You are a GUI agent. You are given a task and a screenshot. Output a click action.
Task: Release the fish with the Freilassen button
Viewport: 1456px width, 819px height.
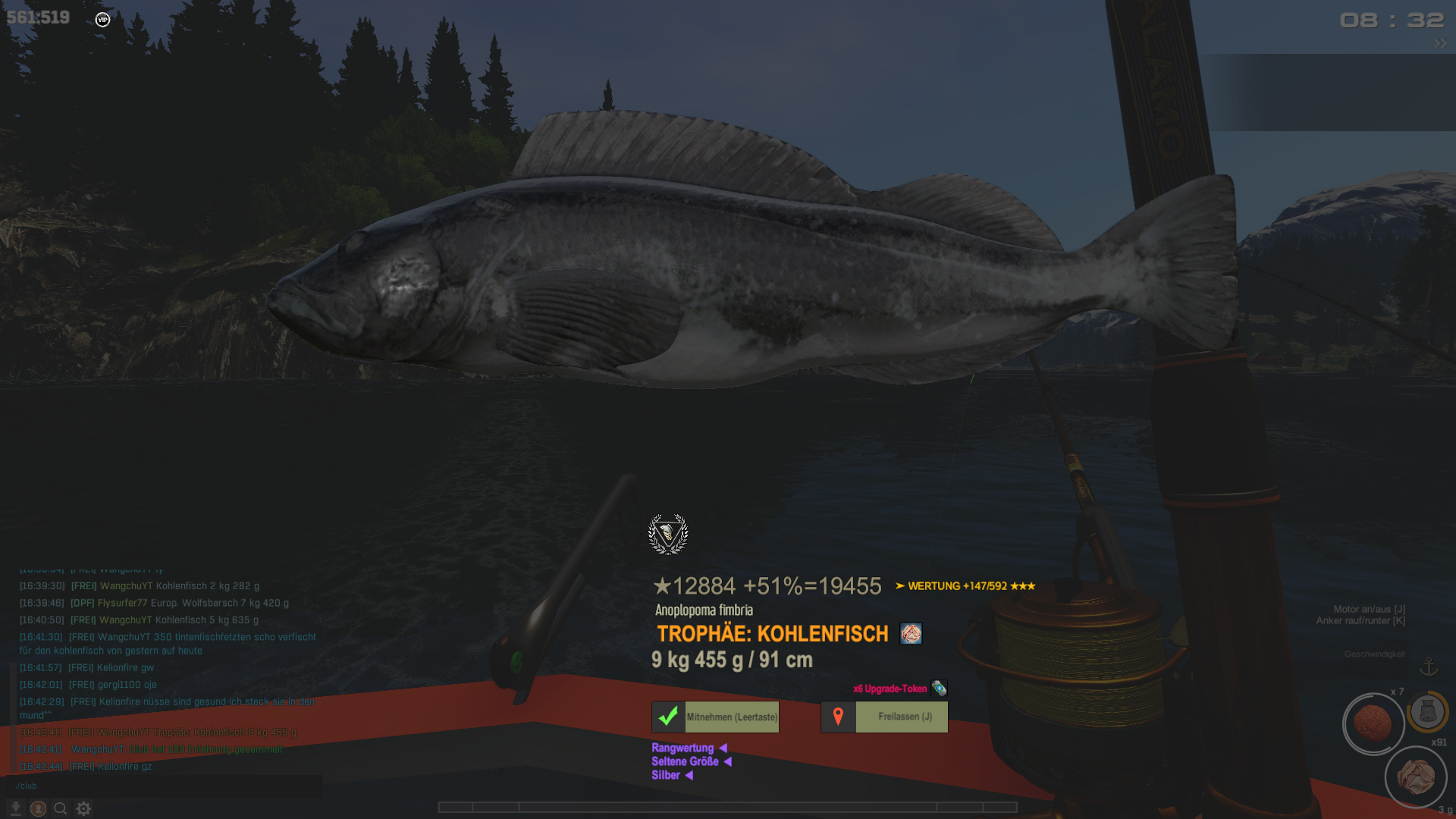tap(884, 717)
